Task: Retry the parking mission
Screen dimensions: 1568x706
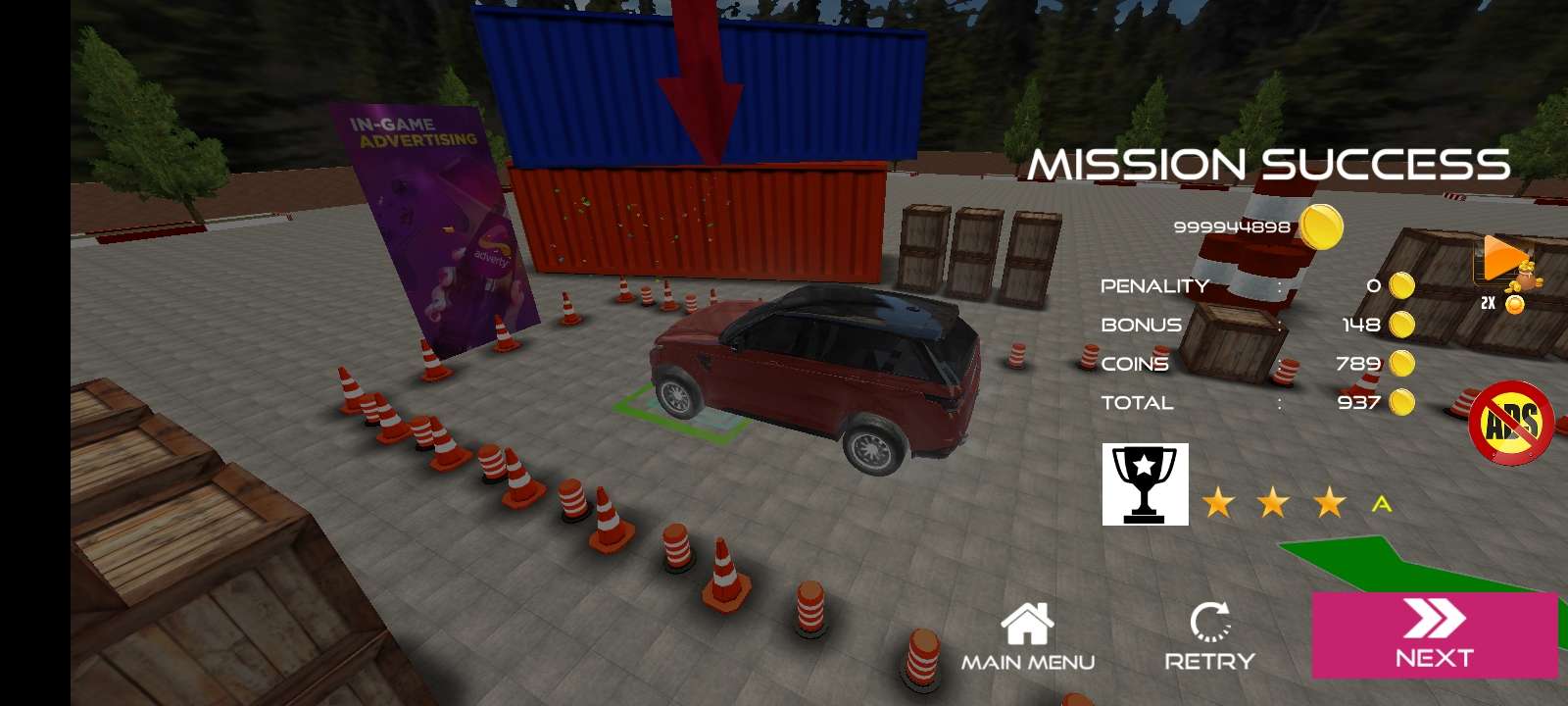Action: tap(1209, 636)
